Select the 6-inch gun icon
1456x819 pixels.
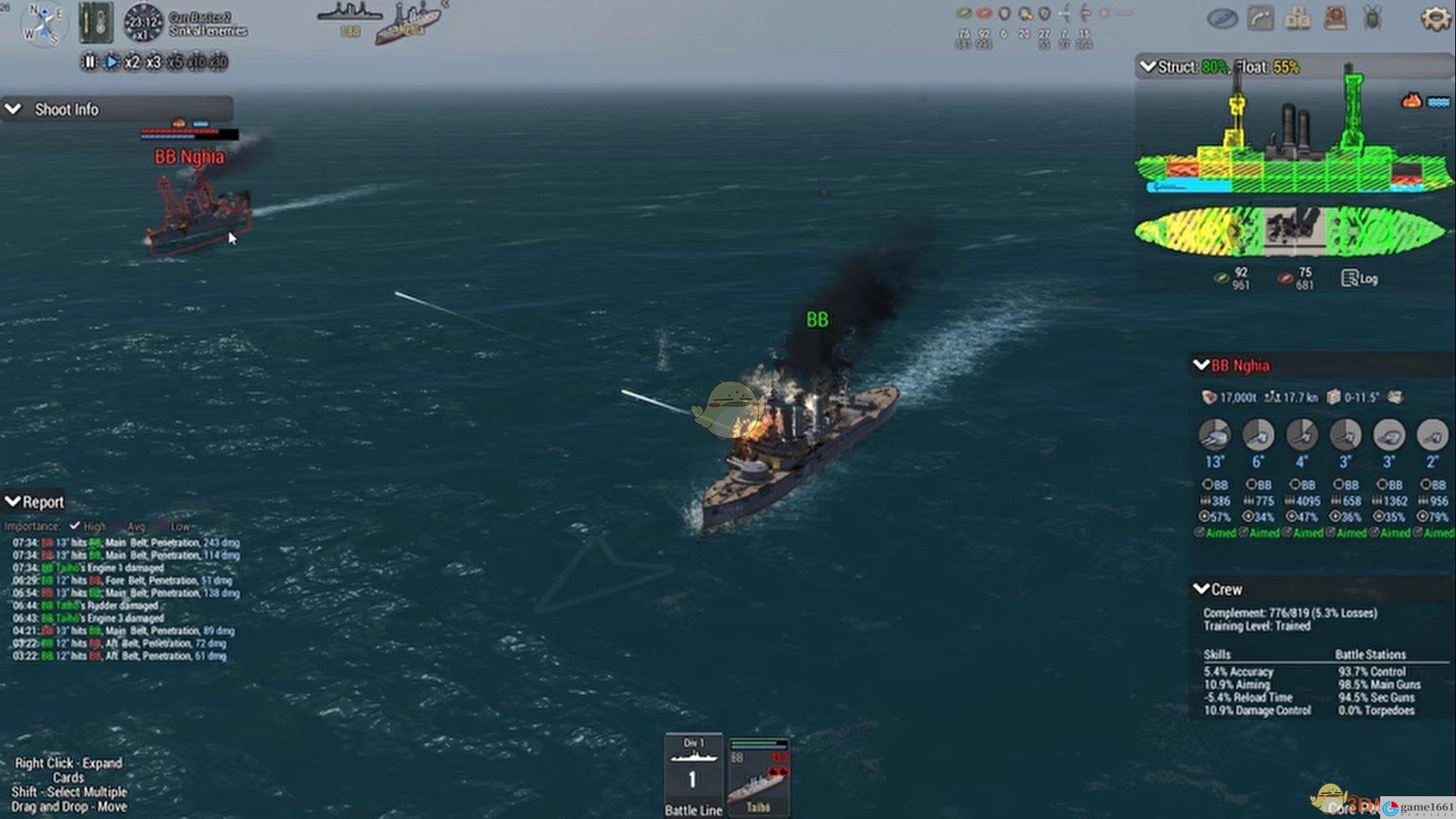pos(1258,435)
